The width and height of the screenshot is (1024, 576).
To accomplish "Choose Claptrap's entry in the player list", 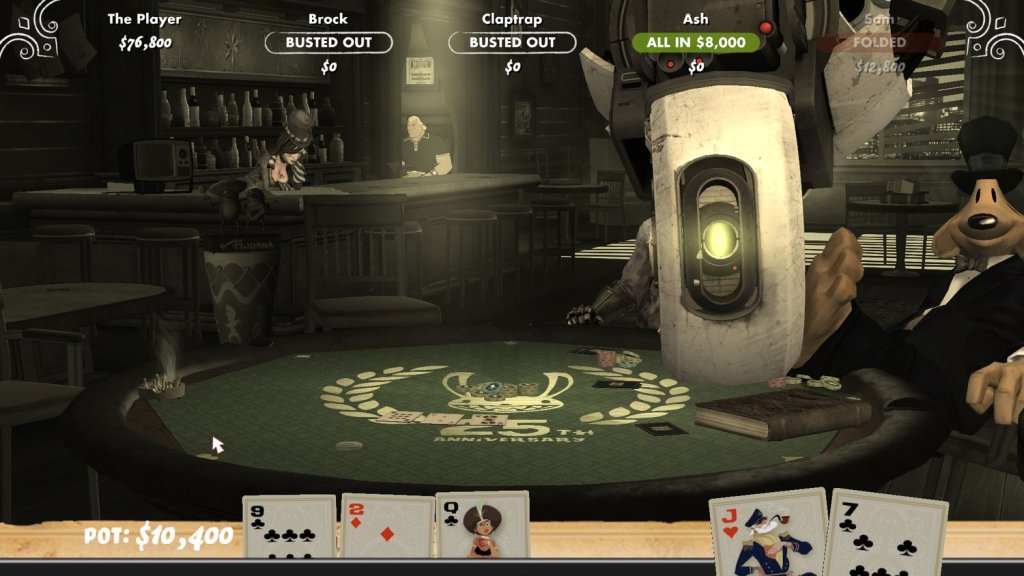I will (512, 19).
